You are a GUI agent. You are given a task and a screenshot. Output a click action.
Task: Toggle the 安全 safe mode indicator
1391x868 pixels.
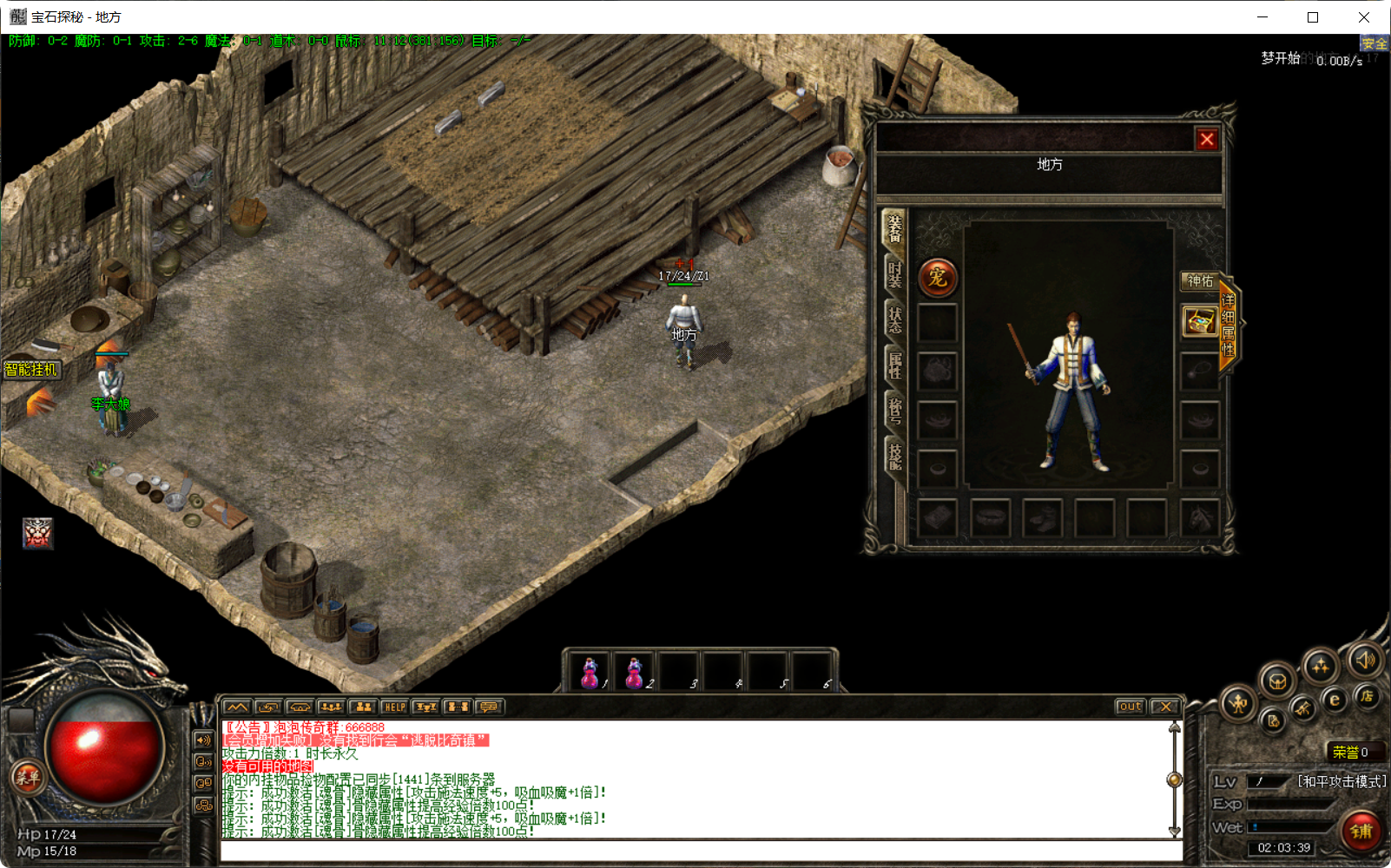(1375, 43)
